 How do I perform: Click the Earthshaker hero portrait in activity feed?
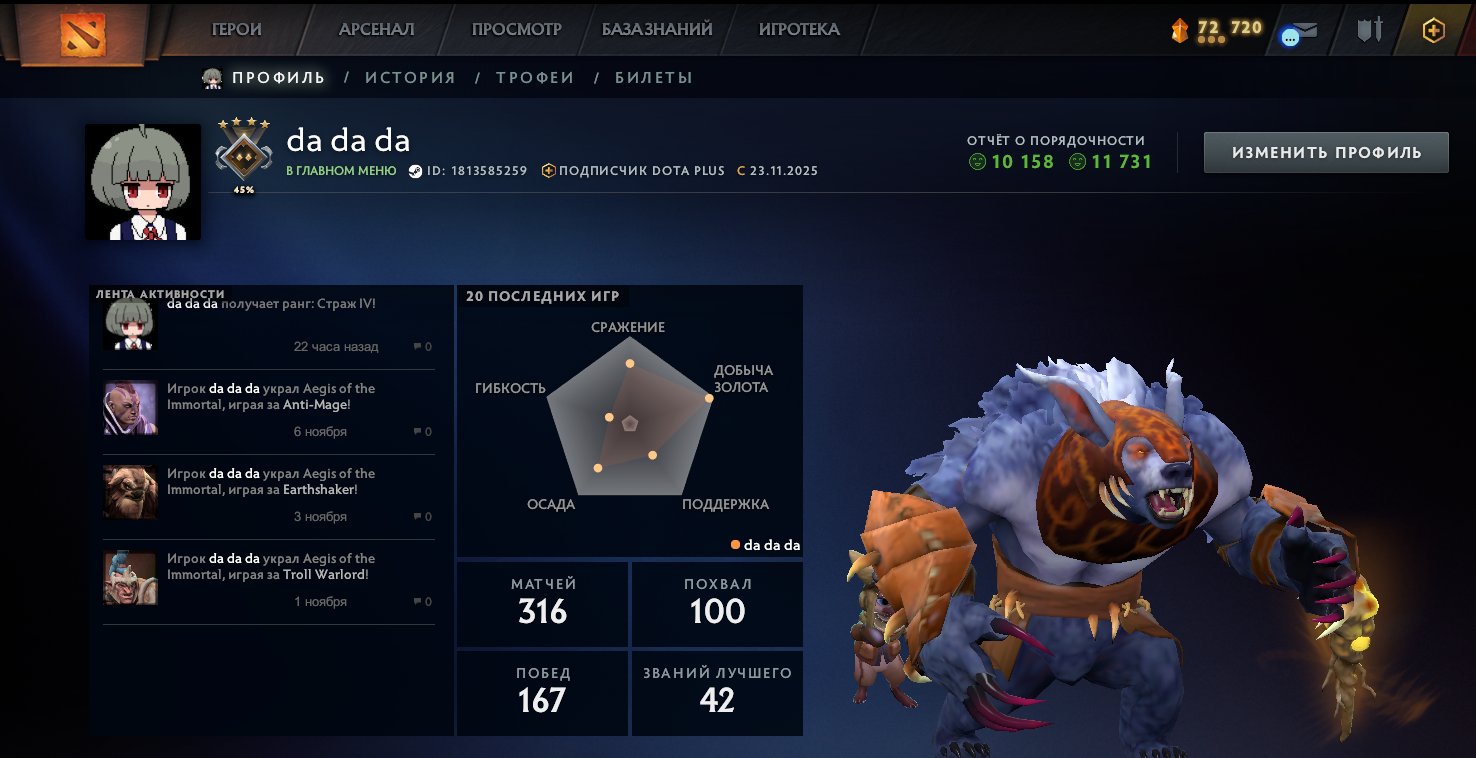tap(129, 493)
